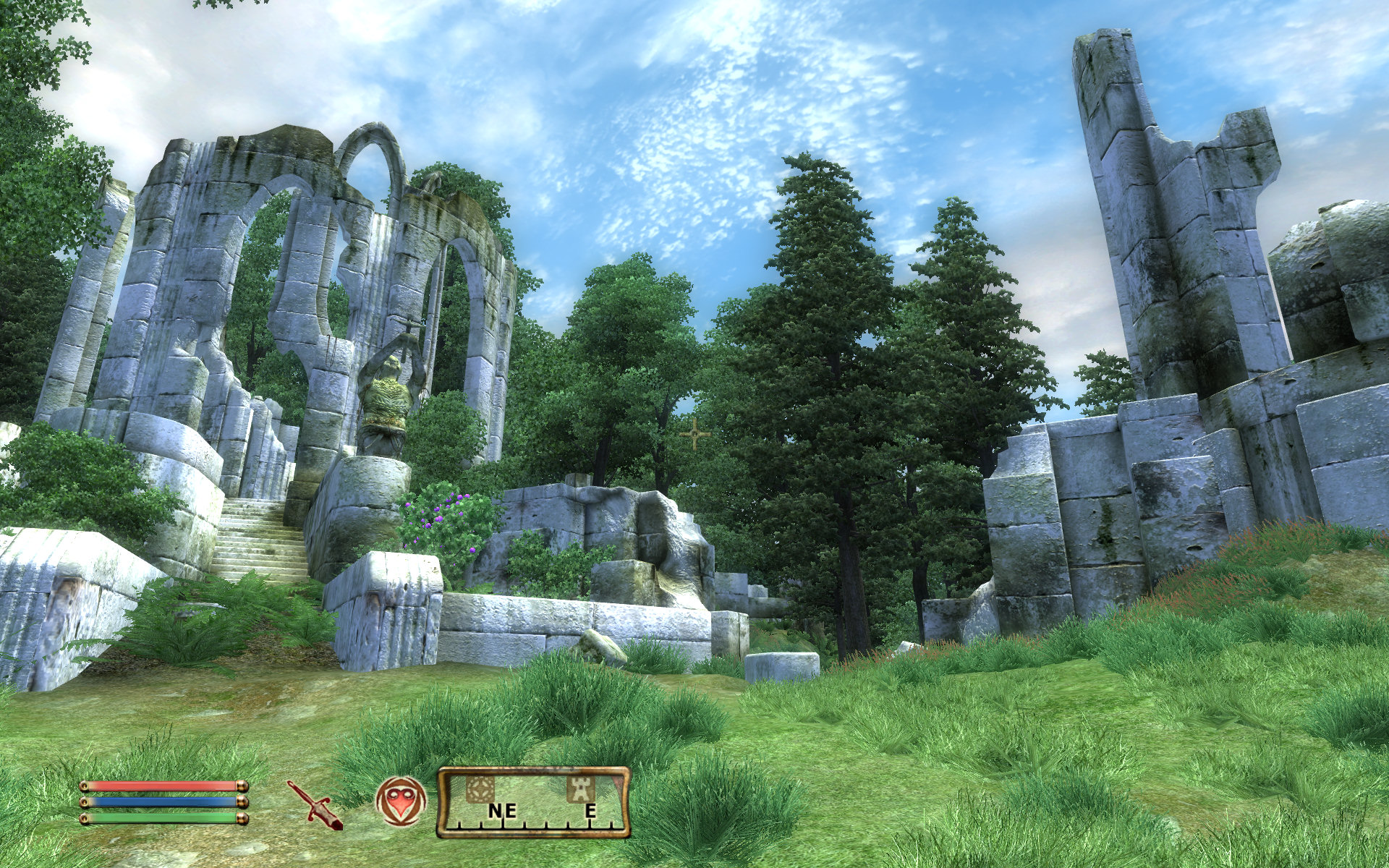Select the heart-shaped healing spell icon
Viewport: 1389px width, 868px height.
[x=401, y=801]
